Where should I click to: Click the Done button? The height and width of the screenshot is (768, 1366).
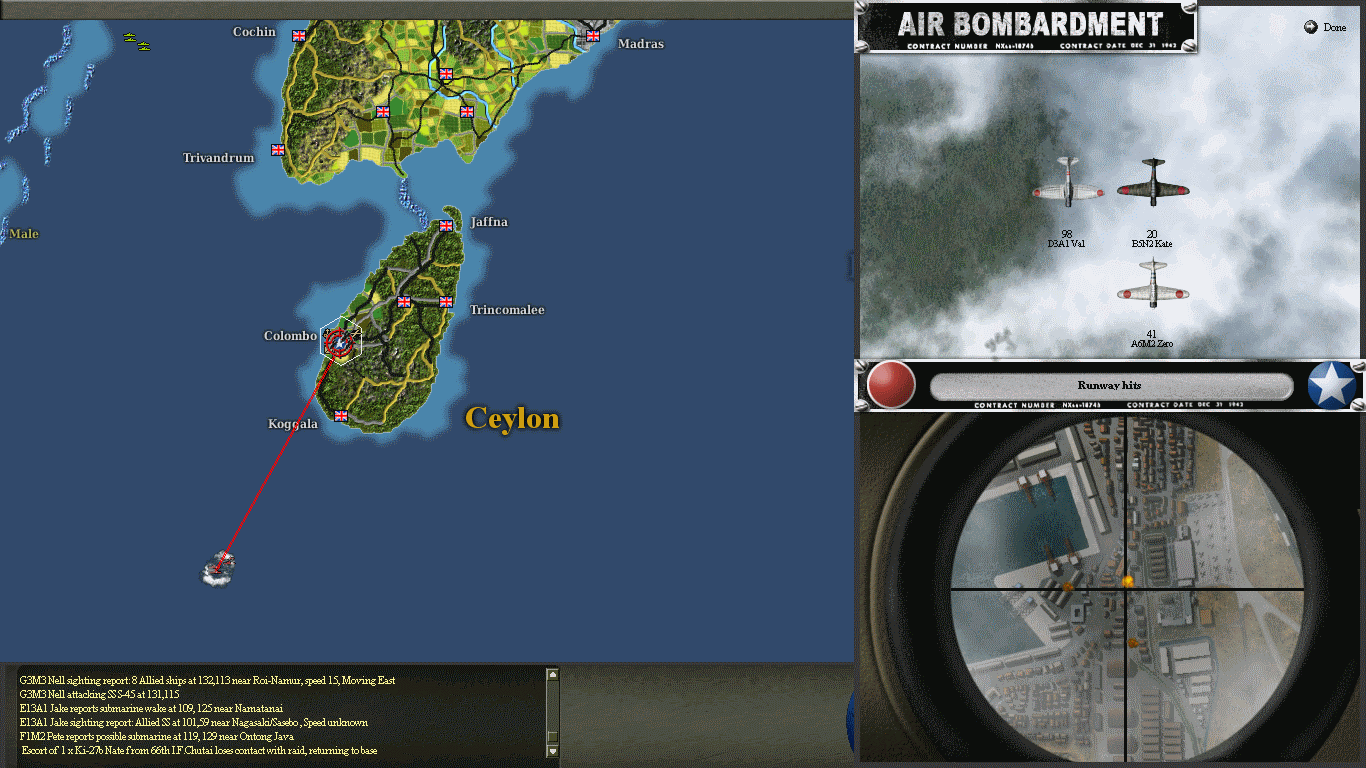(1324, 26)
